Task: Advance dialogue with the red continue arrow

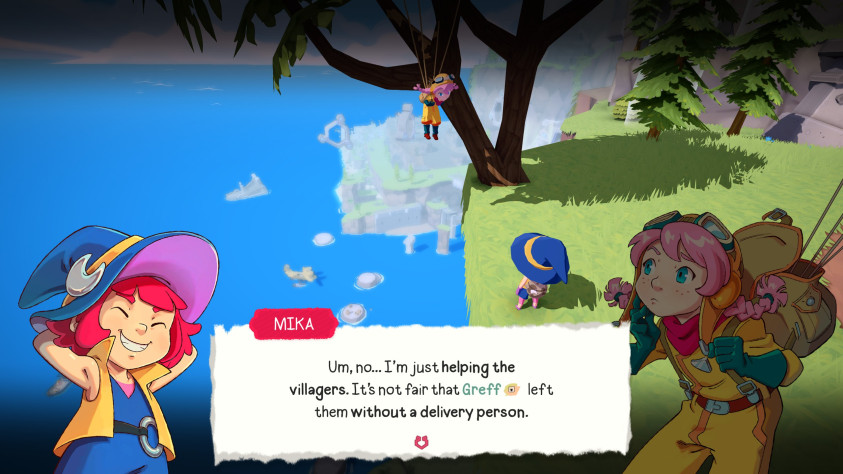Action: pos(421,441)
